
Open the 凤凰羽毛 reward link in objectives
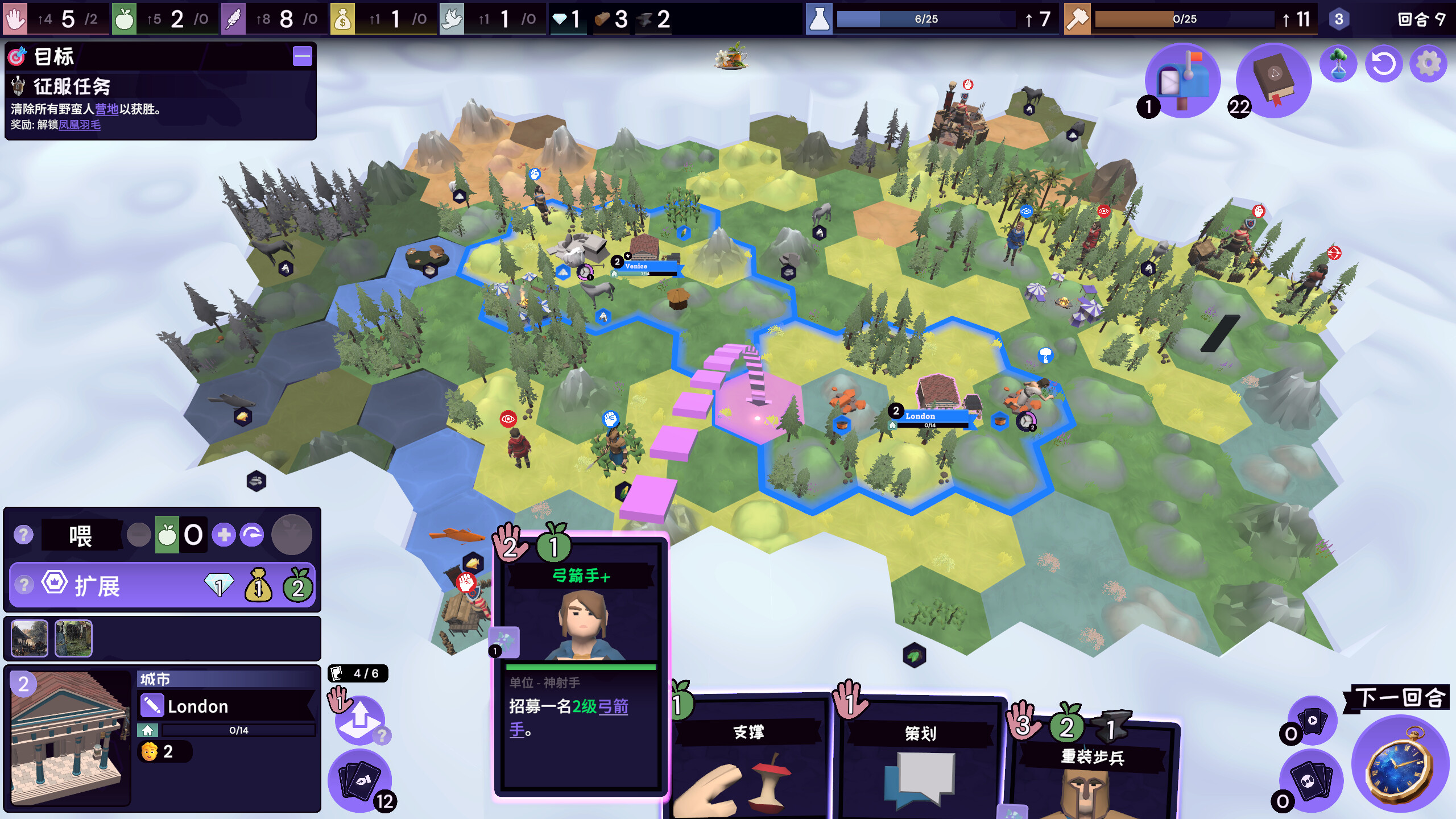pos(78,126)
